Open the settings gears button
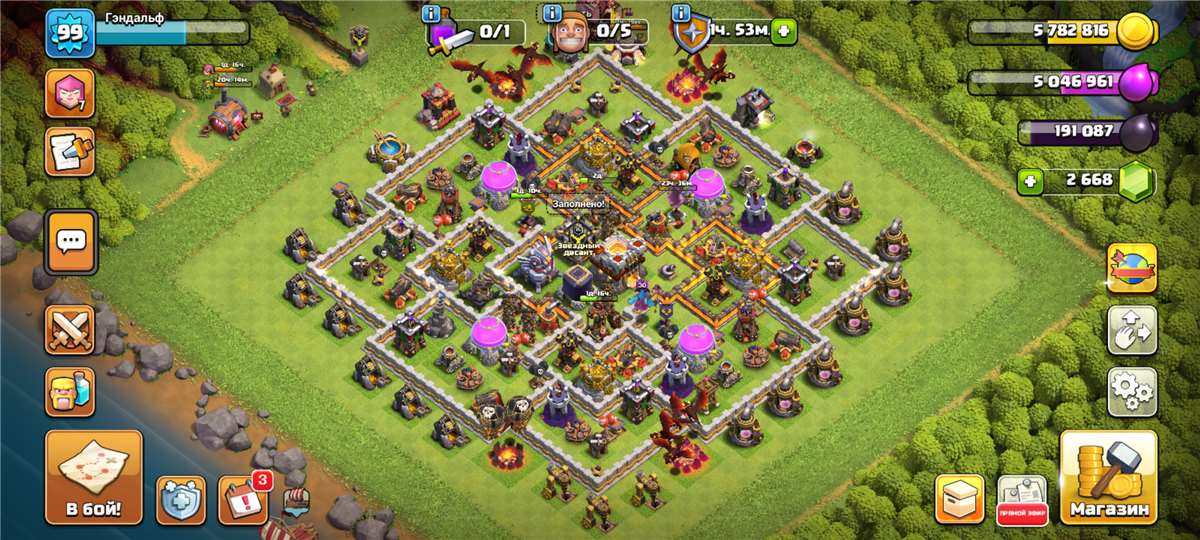 (x=1131, y=391)
